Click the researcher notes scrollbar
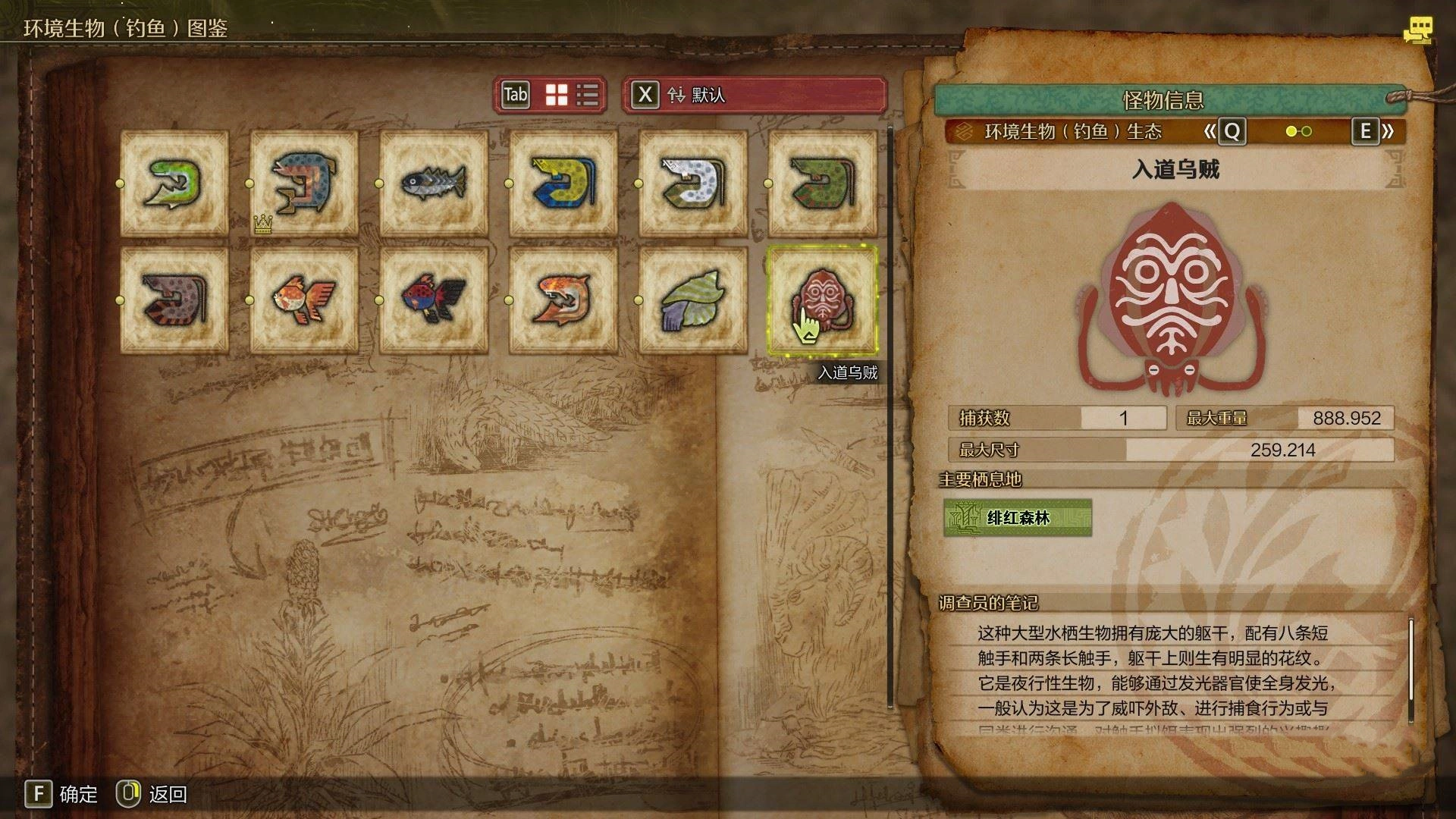This screenshot has height=819, width=1456. [1410, 660]
